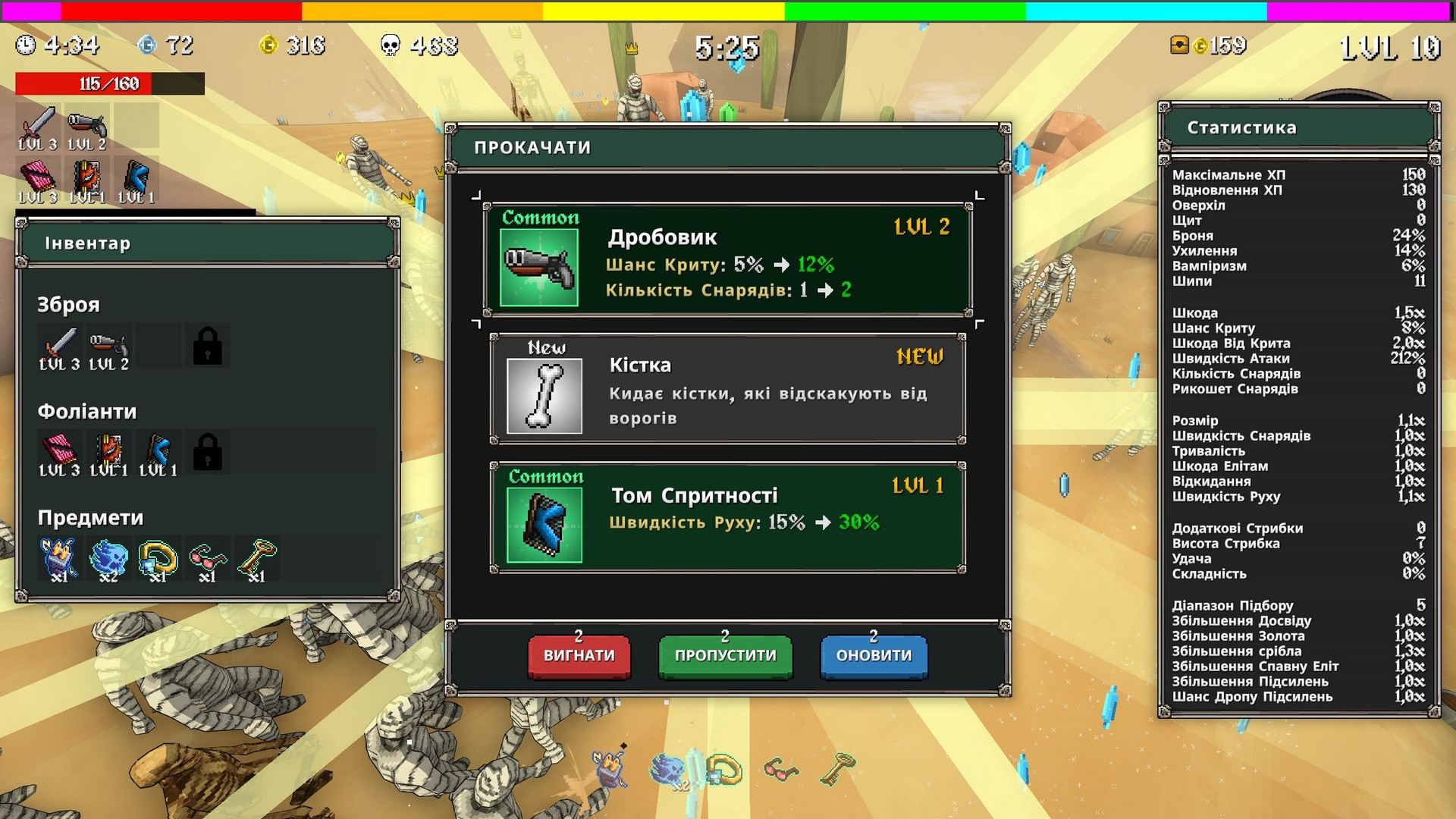Refresh choices with the ОНОВИТИ button

click(874, 655)
